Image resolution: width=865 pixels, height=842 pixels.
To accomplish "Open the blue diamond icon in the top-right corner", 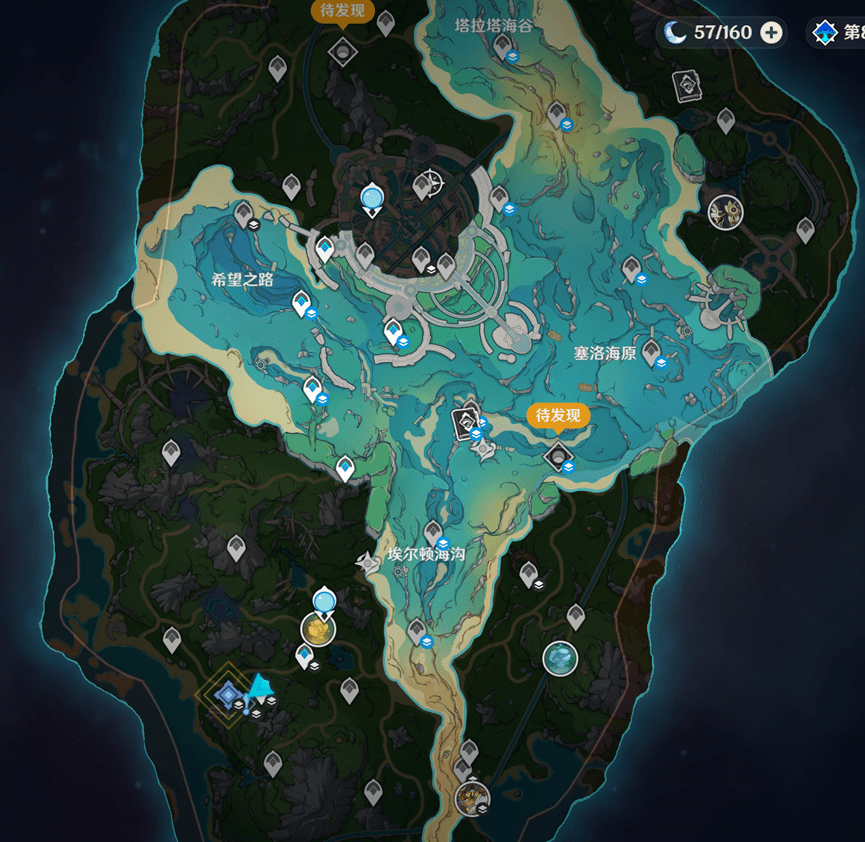I will (x=824, y=33).
